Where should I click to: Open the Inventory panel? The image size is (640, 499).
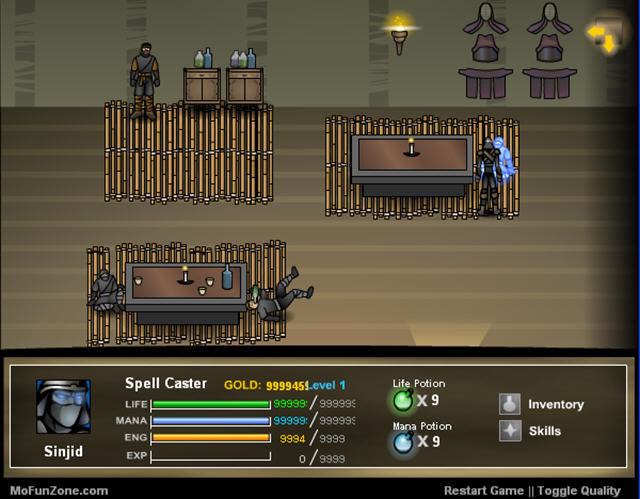click(x=541, y=404)
